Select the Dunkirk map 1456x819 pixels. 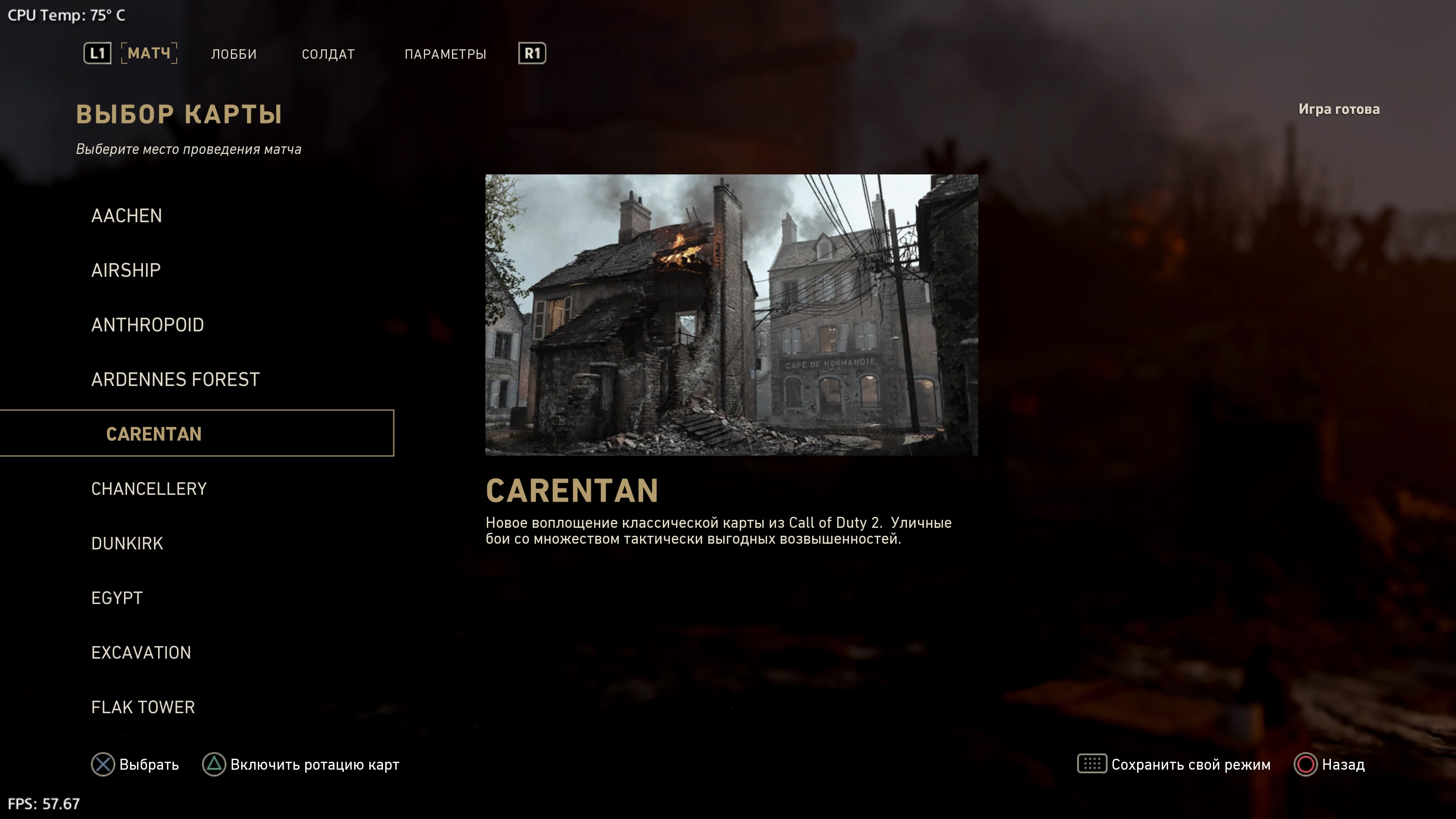pyautogui.click(x=127, y=543)
